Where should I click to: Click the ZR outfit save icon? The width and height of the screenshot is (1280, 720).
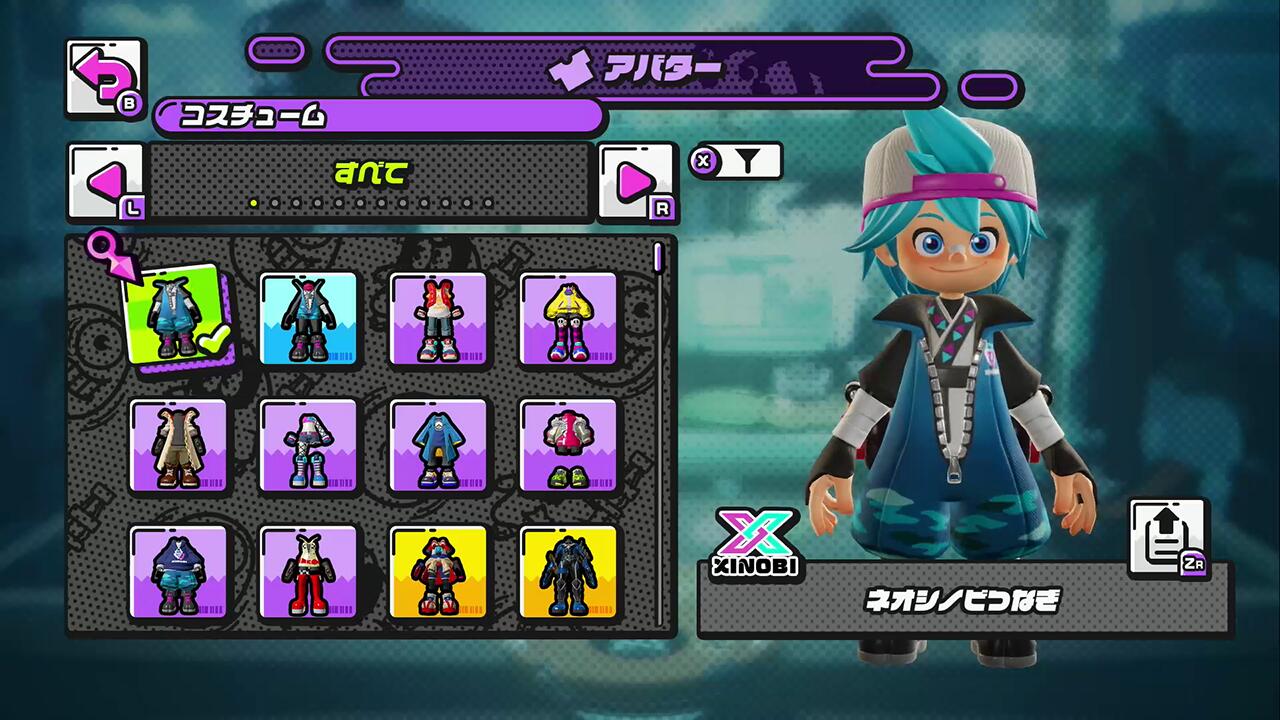tap(1168, 538)
